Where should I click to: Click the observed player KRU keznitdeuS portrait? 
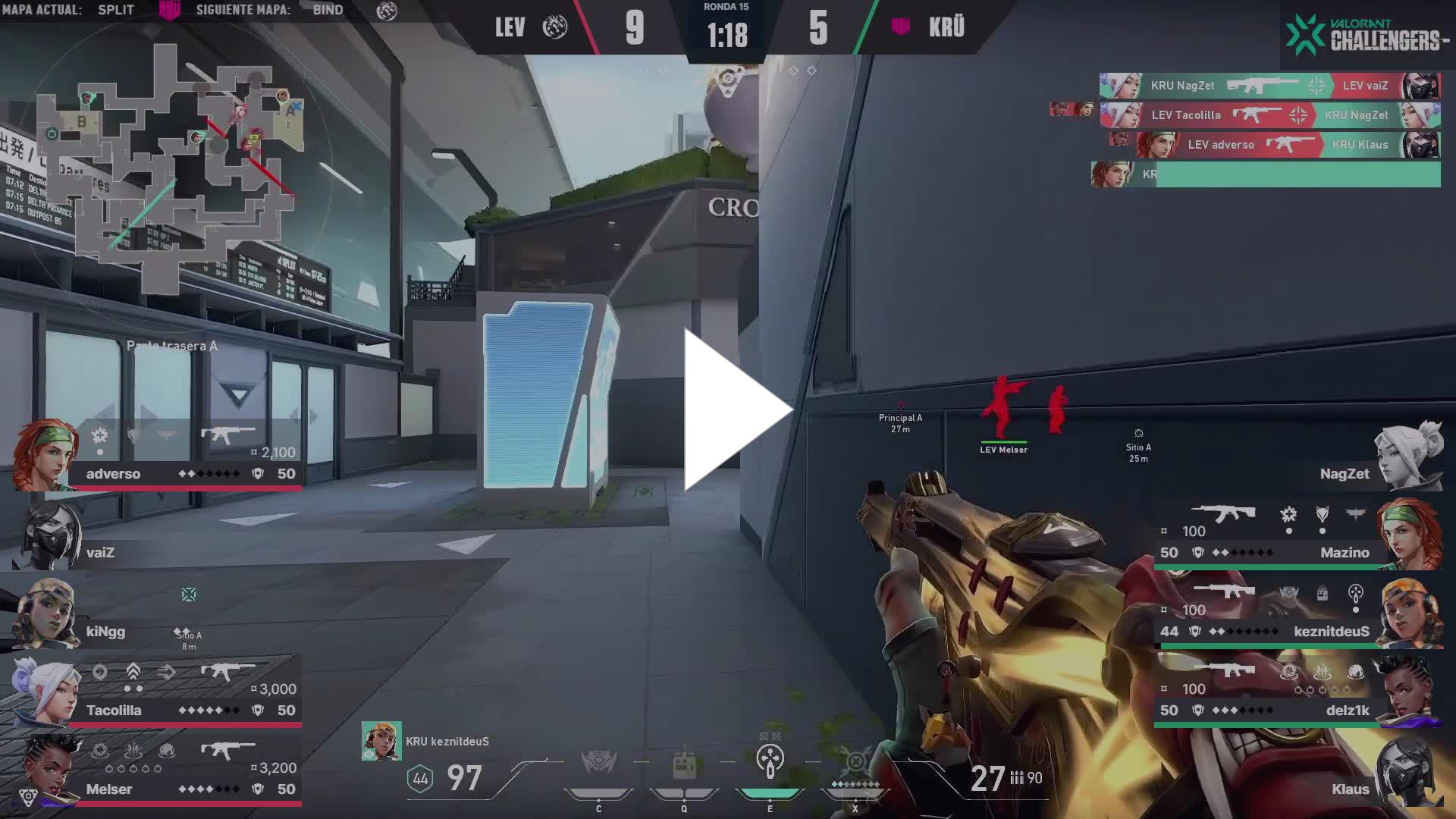click(381, 741)
